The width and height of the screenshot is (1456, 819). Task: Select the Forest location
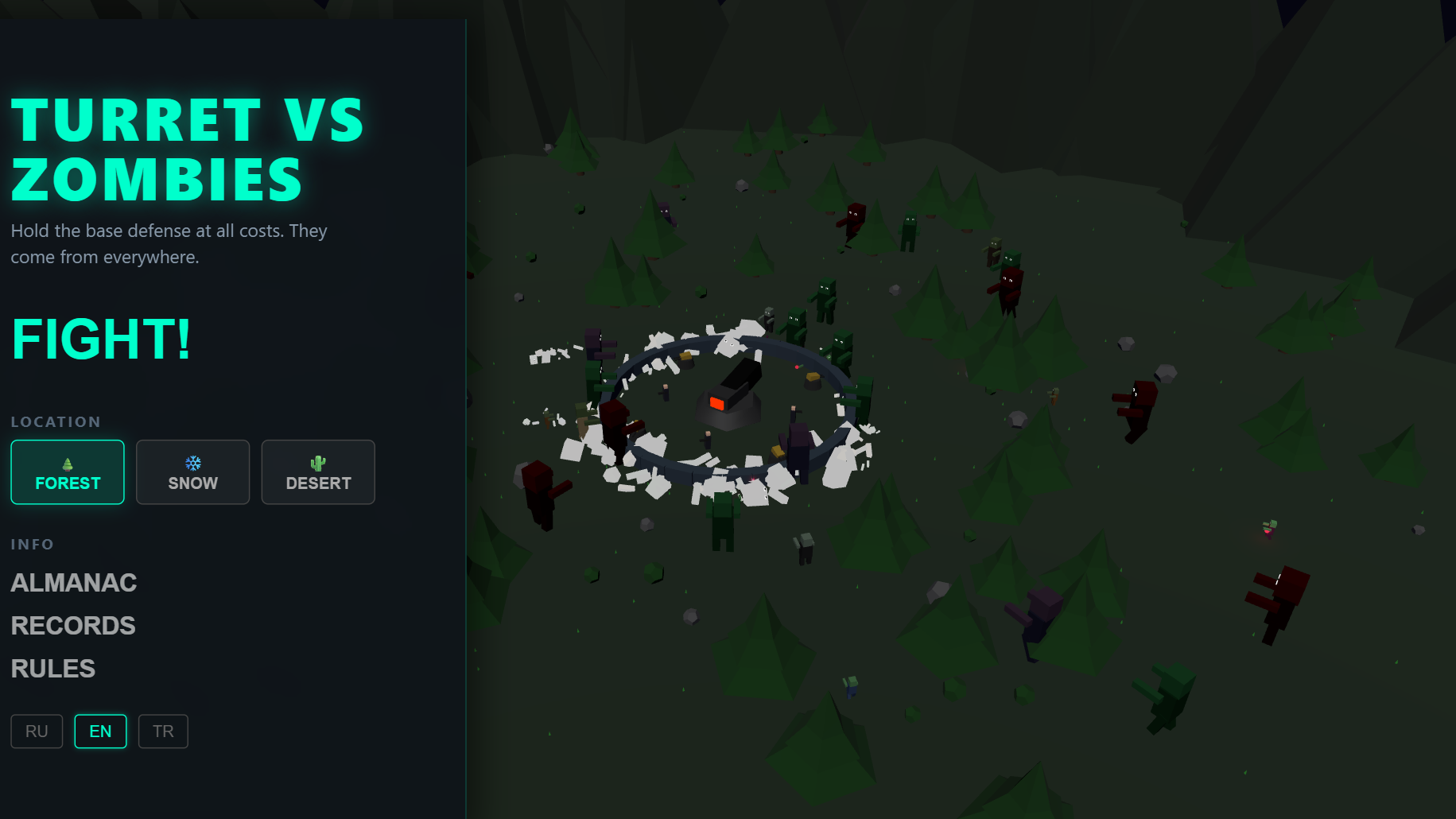(x=67, y=472)
